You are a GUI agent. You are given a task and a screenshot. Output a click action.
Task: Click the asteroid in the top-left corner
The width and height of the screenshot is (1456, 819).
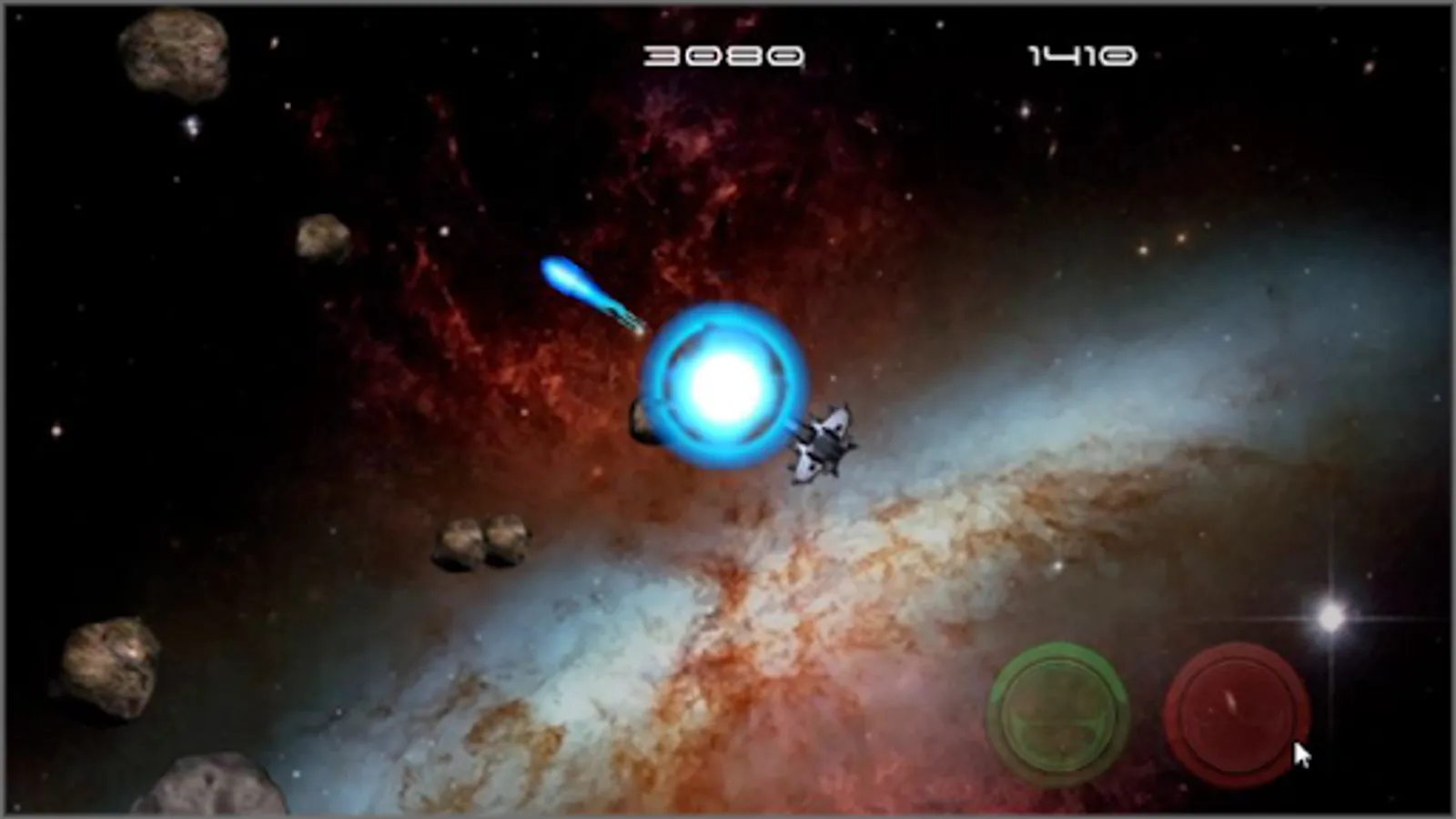(x=173, y=55)
